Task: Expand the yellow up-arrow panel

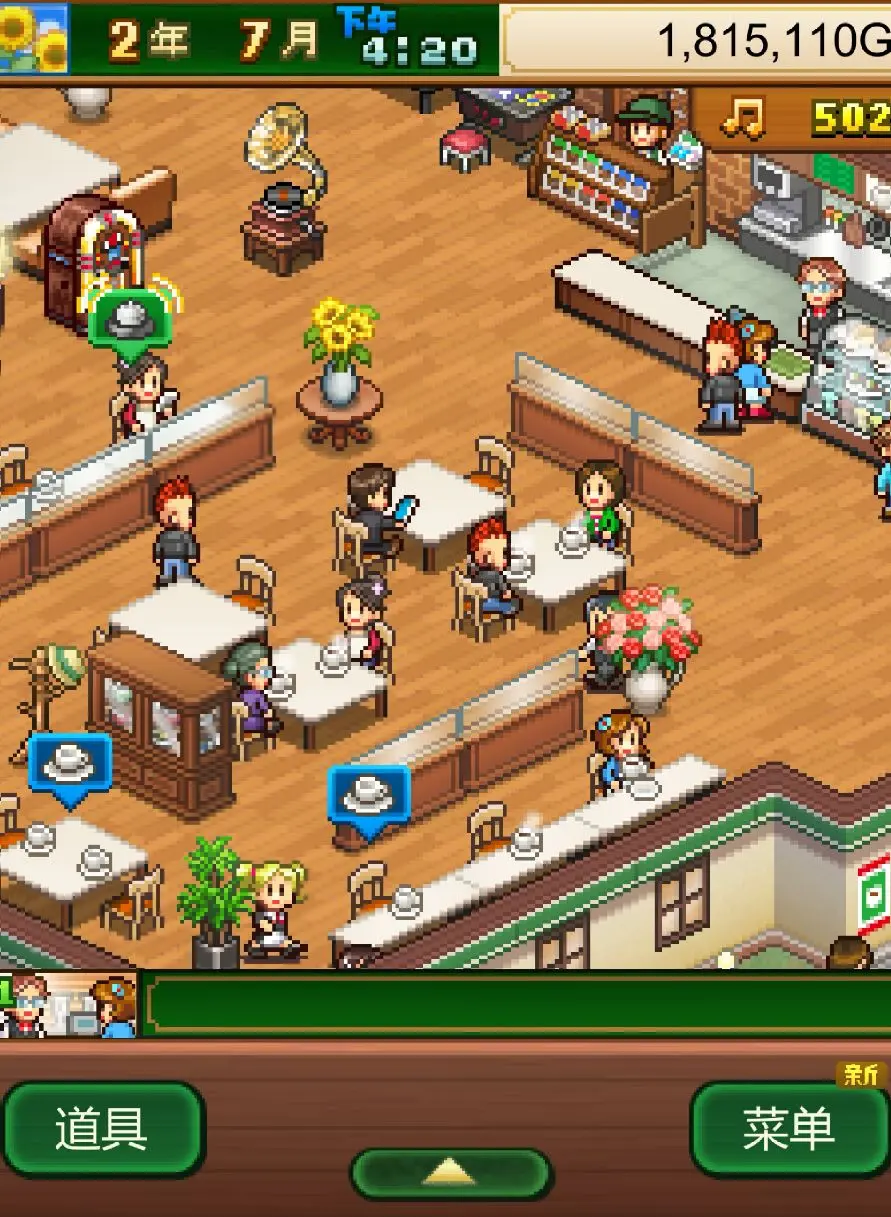Action: click(450, 1173)
